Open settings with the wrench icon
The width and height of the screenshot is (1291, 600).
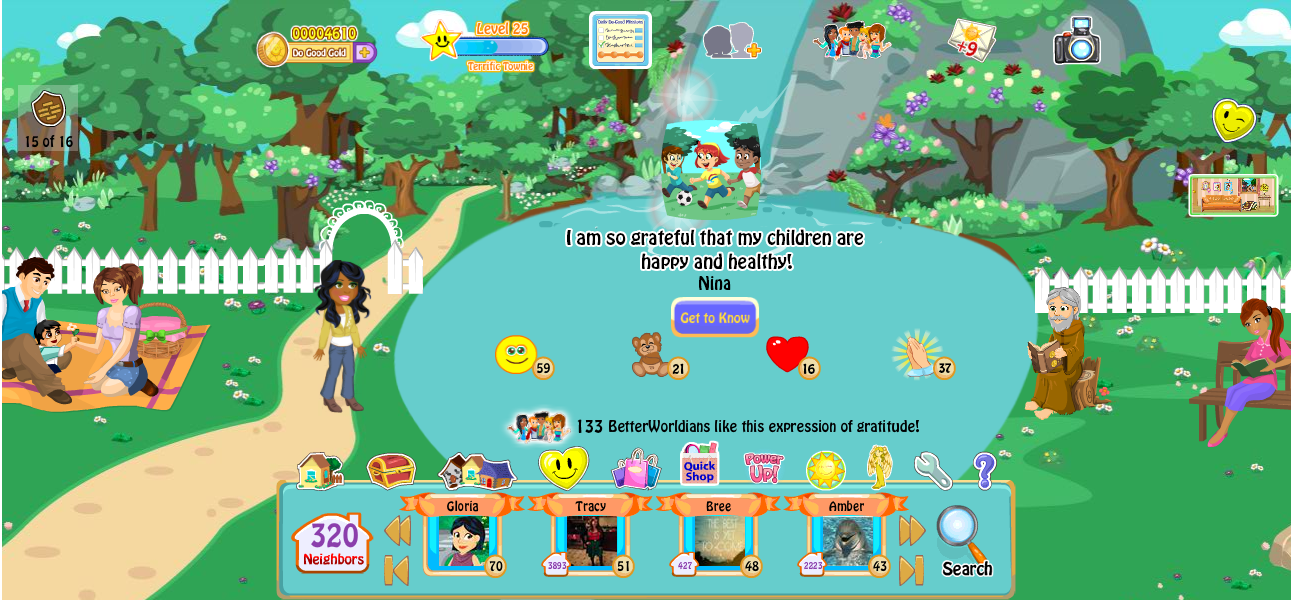(x=932, y=470)
